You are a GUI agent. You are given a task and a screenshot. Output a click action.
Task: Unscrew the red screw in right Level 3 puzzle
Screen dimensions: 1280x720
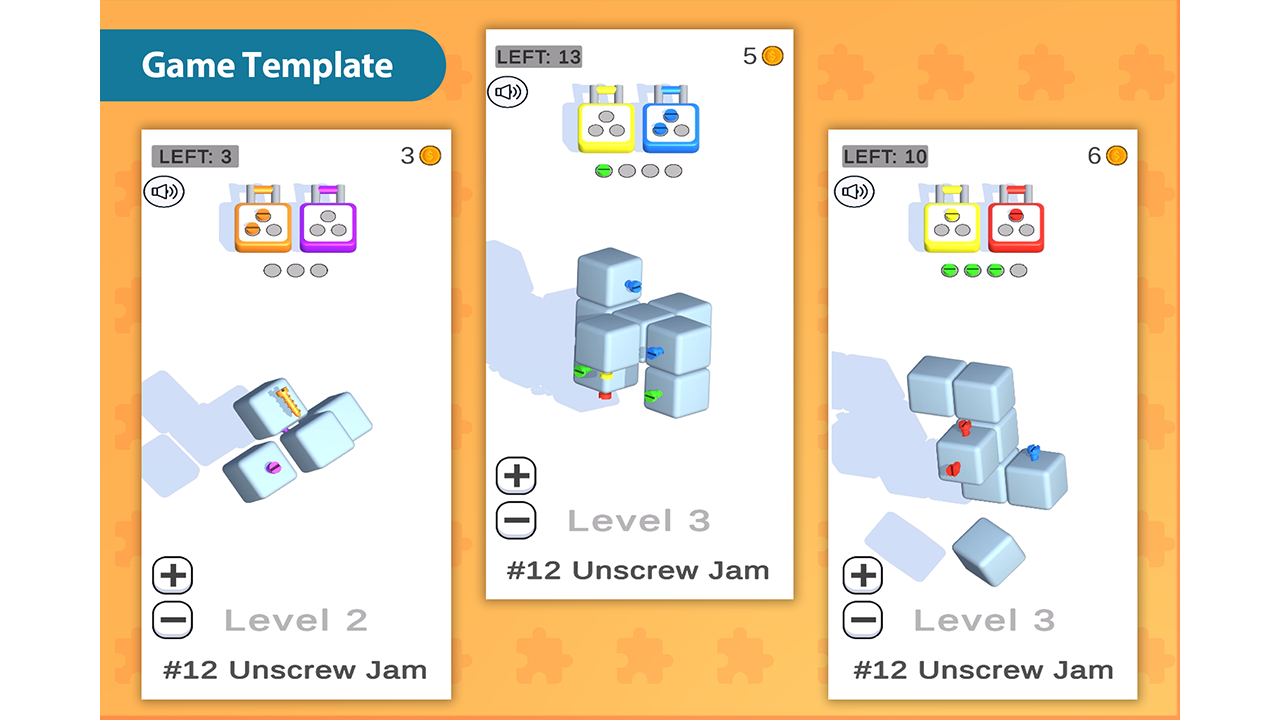coord(964,425)
